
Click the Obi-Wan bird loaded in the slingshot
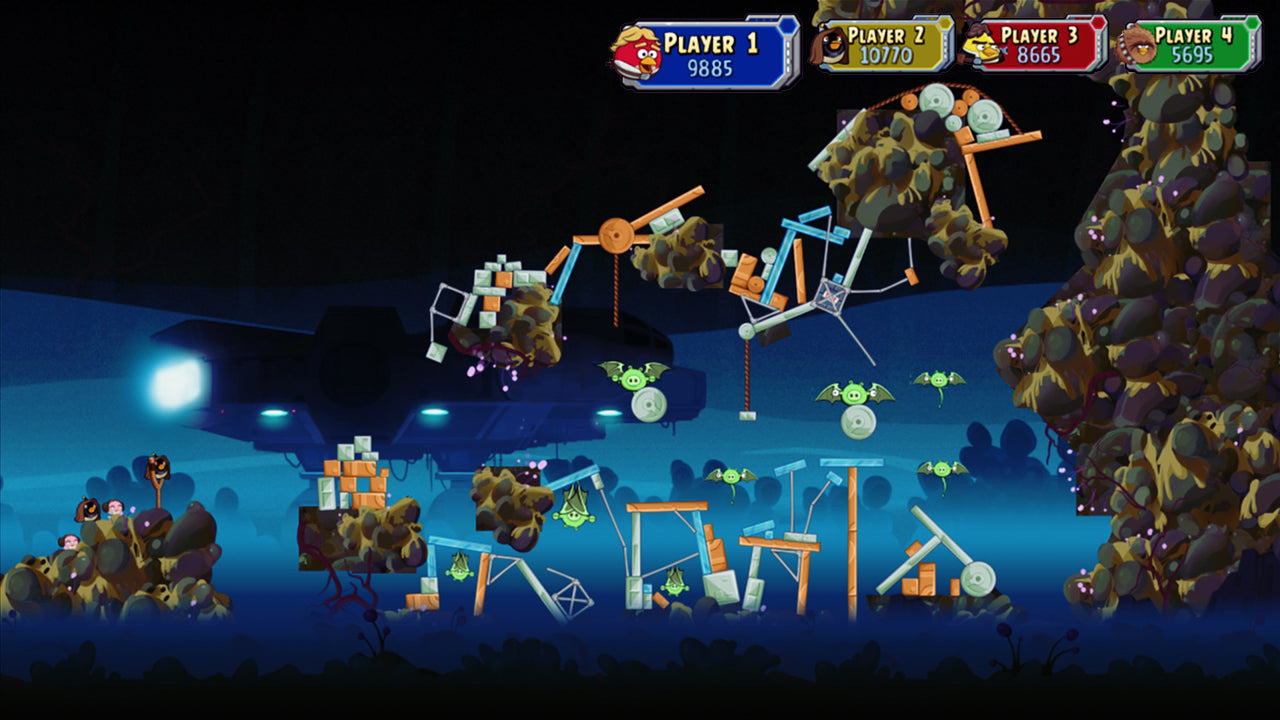click(159, 467)
